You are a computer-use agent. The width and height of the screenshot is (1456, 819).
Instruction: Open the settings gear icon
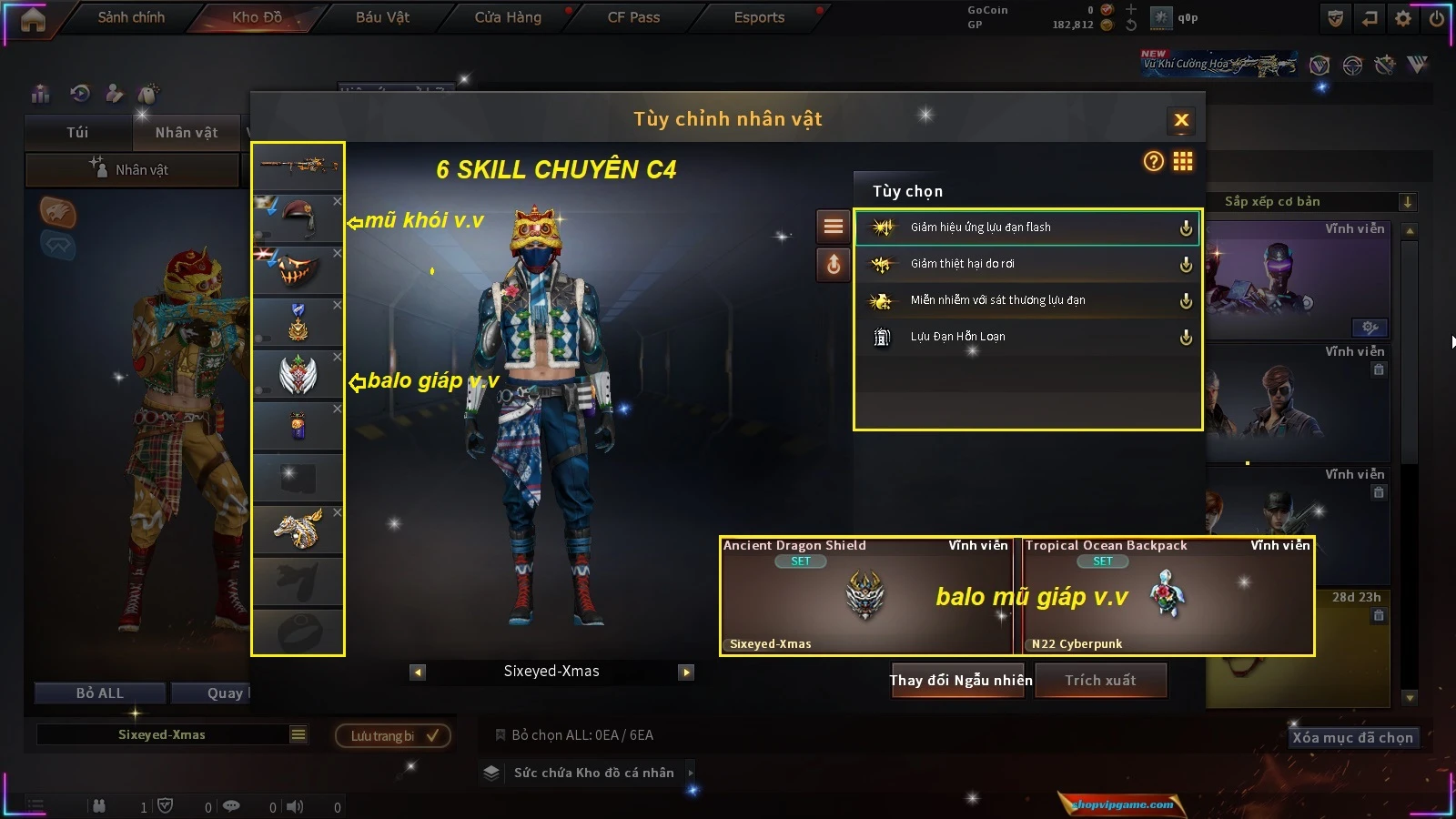pyautogui.click(x=1403, y=18)
